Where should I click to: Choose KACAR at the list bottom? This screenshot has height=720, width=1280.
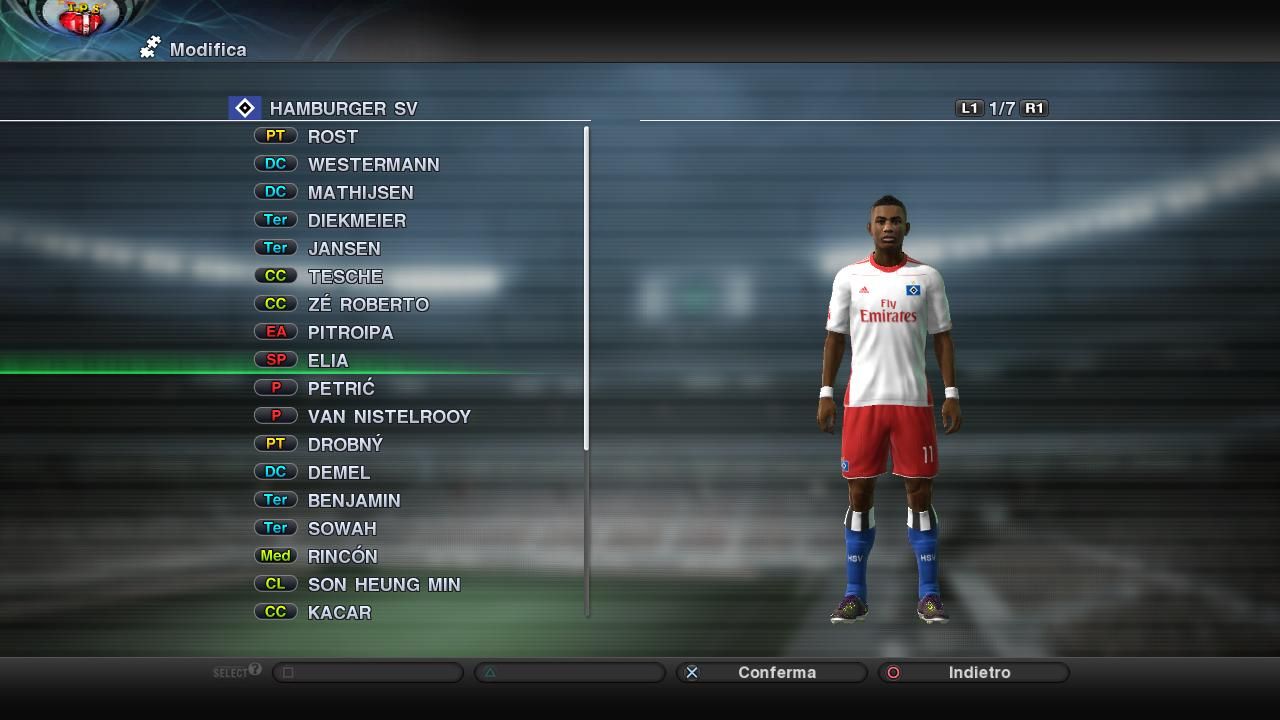coord(339,613)
